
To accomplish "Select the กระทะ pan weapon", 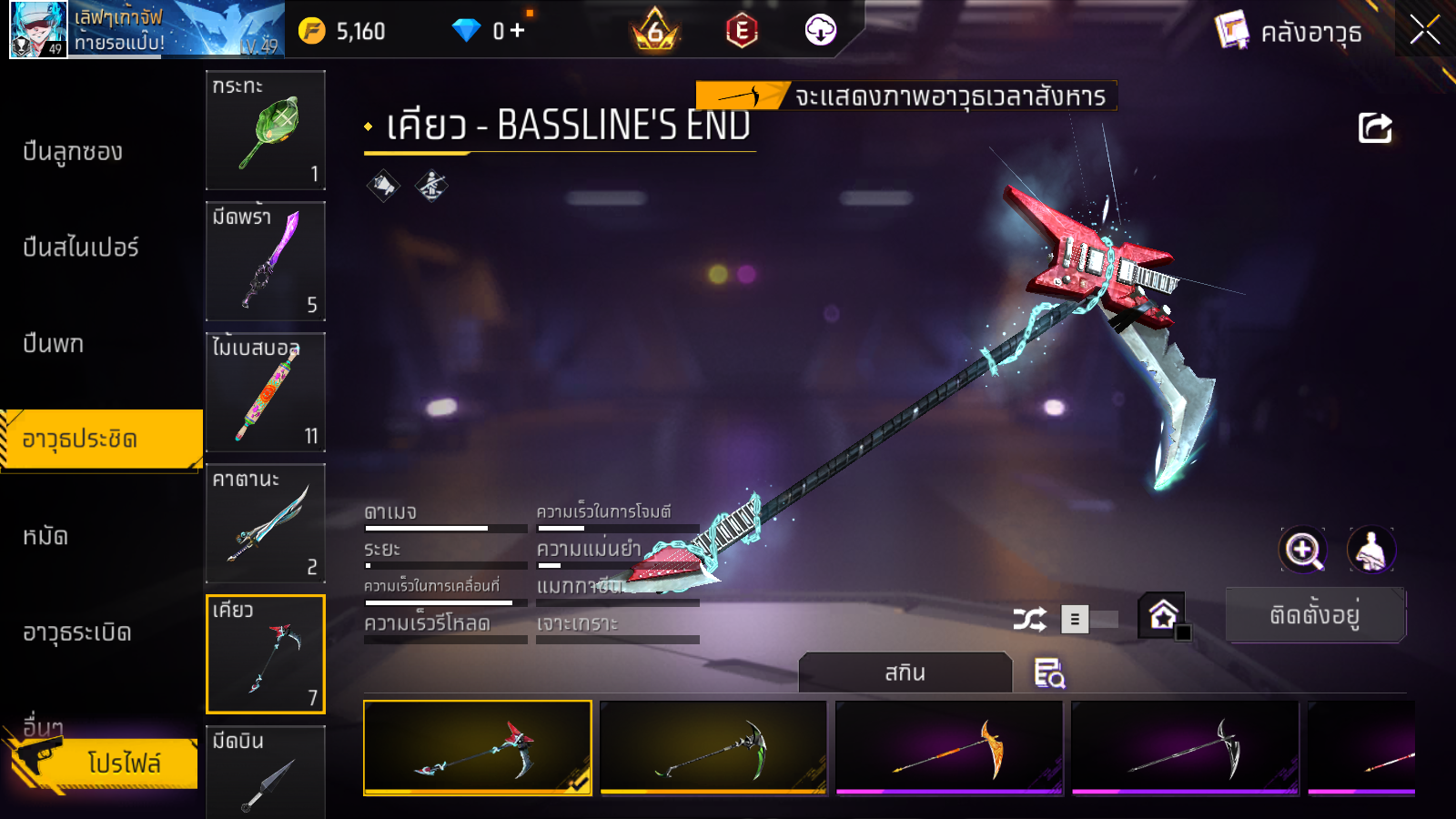I will [x=266, y=130].
